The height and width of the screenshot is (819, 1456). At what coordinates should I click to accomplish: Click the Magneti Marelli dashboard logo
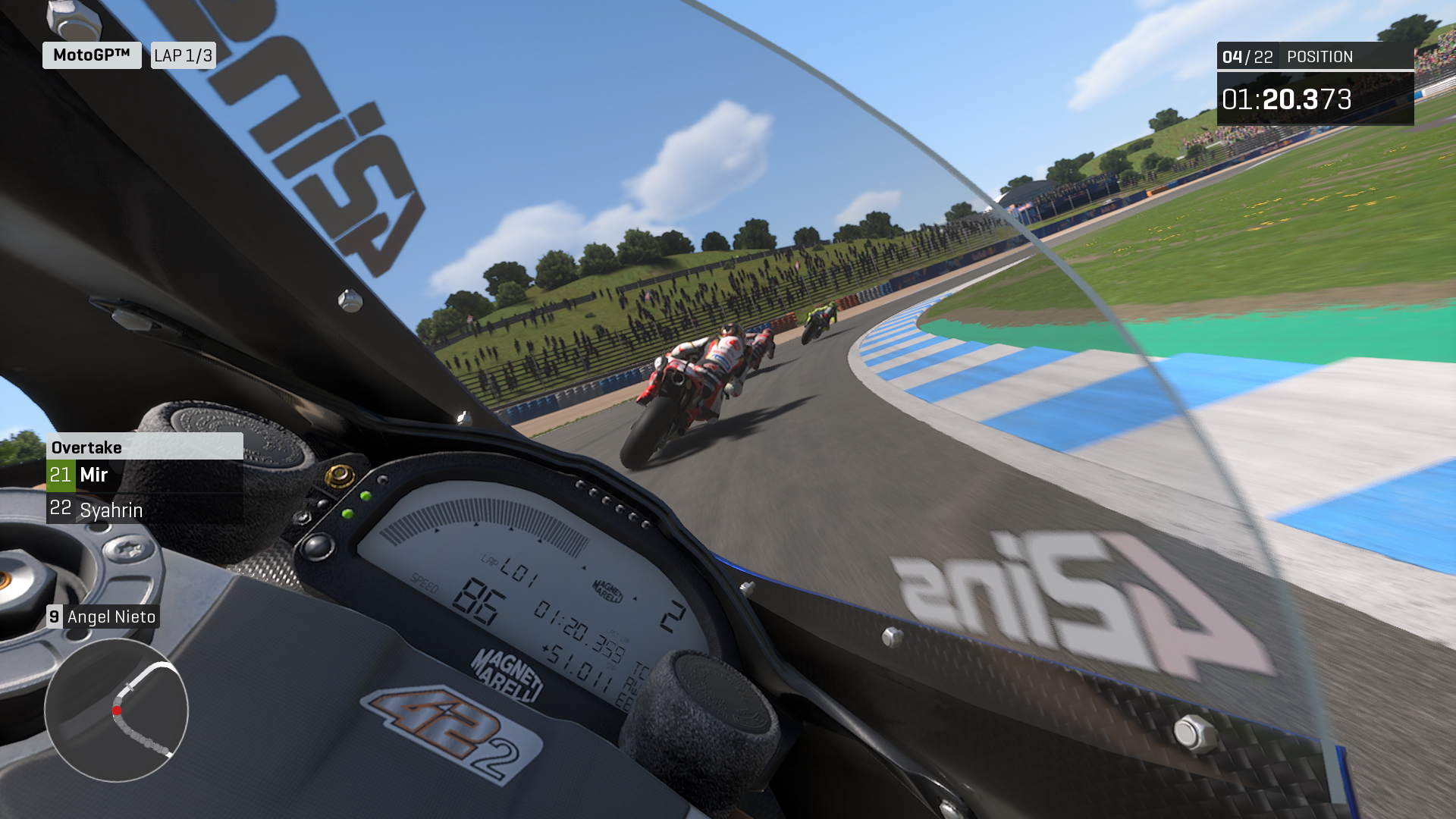click(507, 677)
